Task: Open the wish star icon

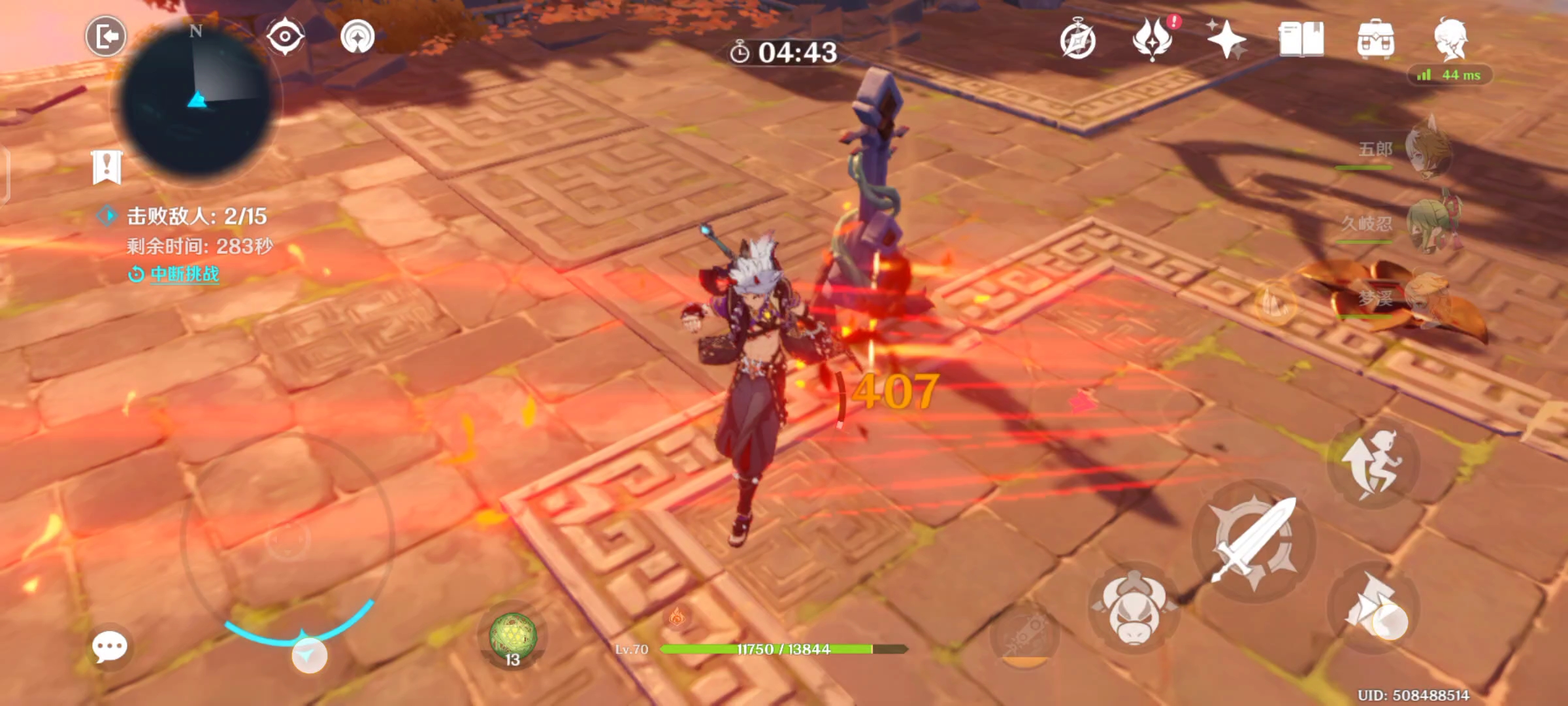Action: (x=1226, y=40)
